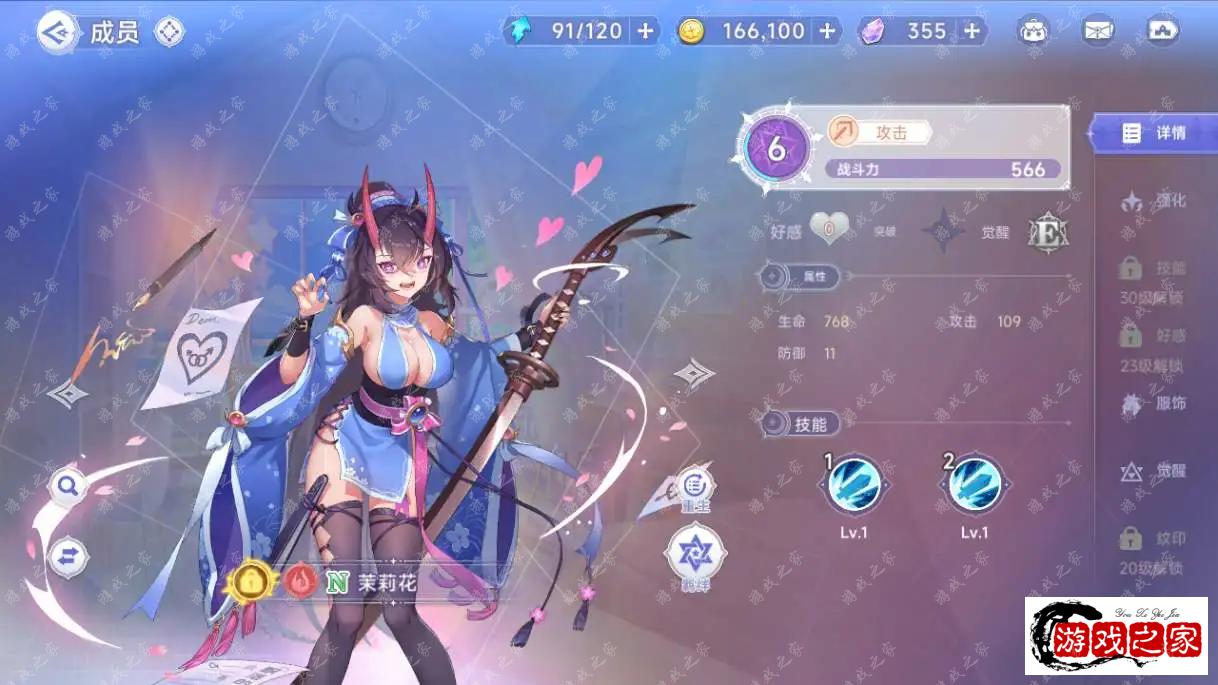Open the 强化 tab
1218x685 pixels.
pyautogui.click(x=1155, y=202)
